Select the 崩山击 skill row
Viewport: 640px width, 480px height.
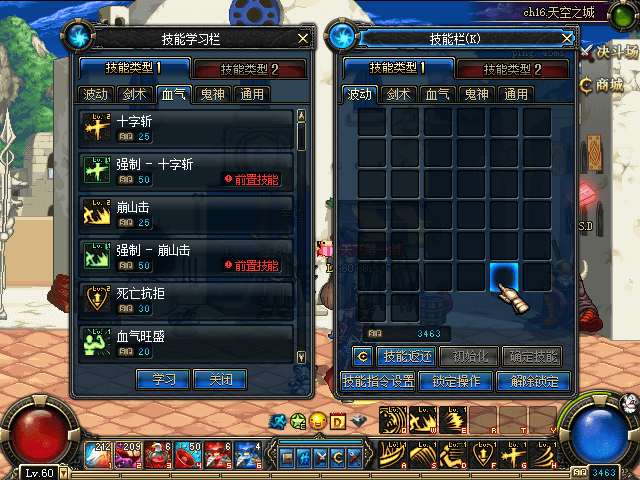(186, 214)
